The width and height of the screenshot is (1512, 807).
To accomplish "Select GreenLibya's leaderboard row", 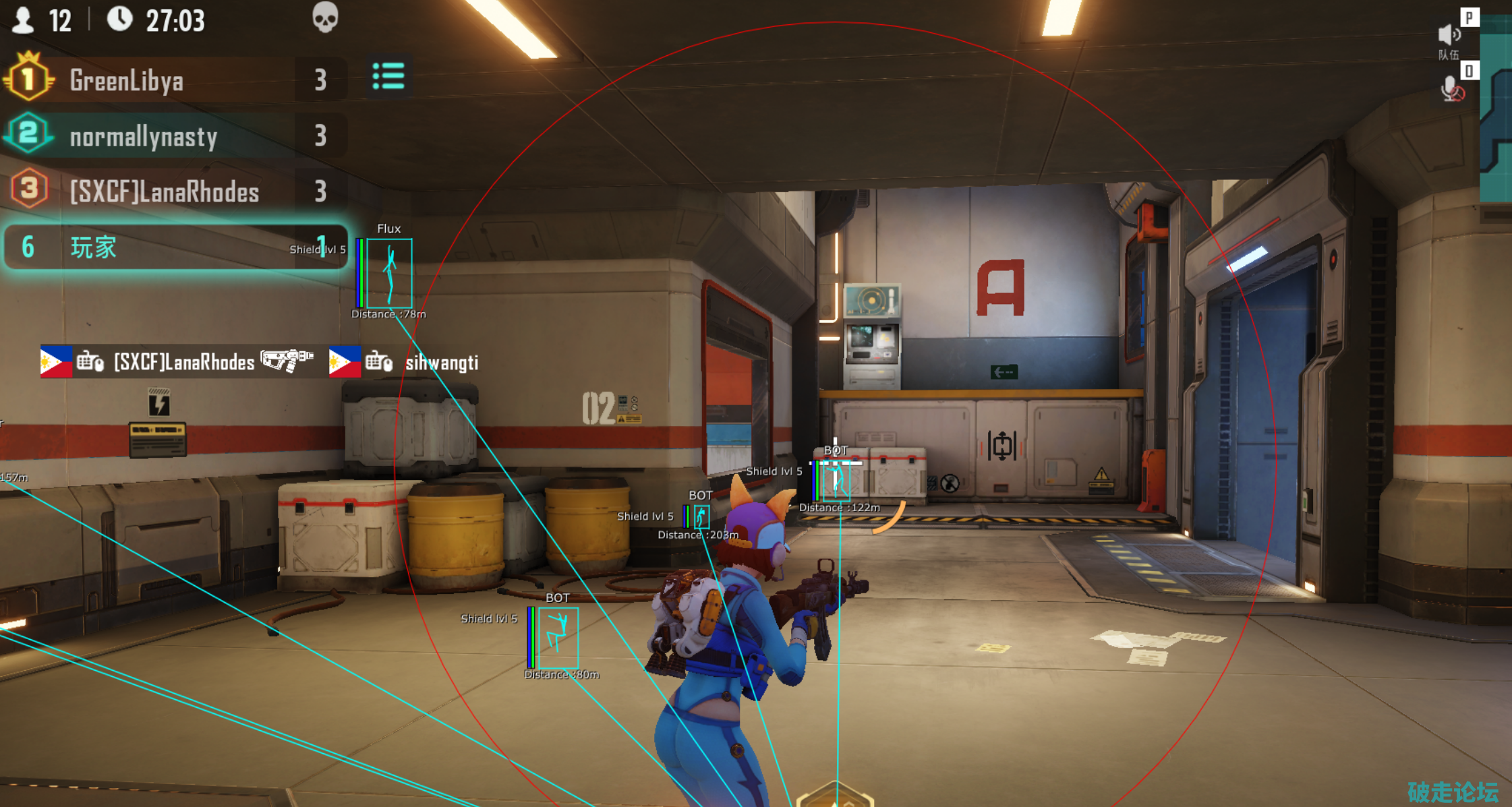I will click(174, 80).
